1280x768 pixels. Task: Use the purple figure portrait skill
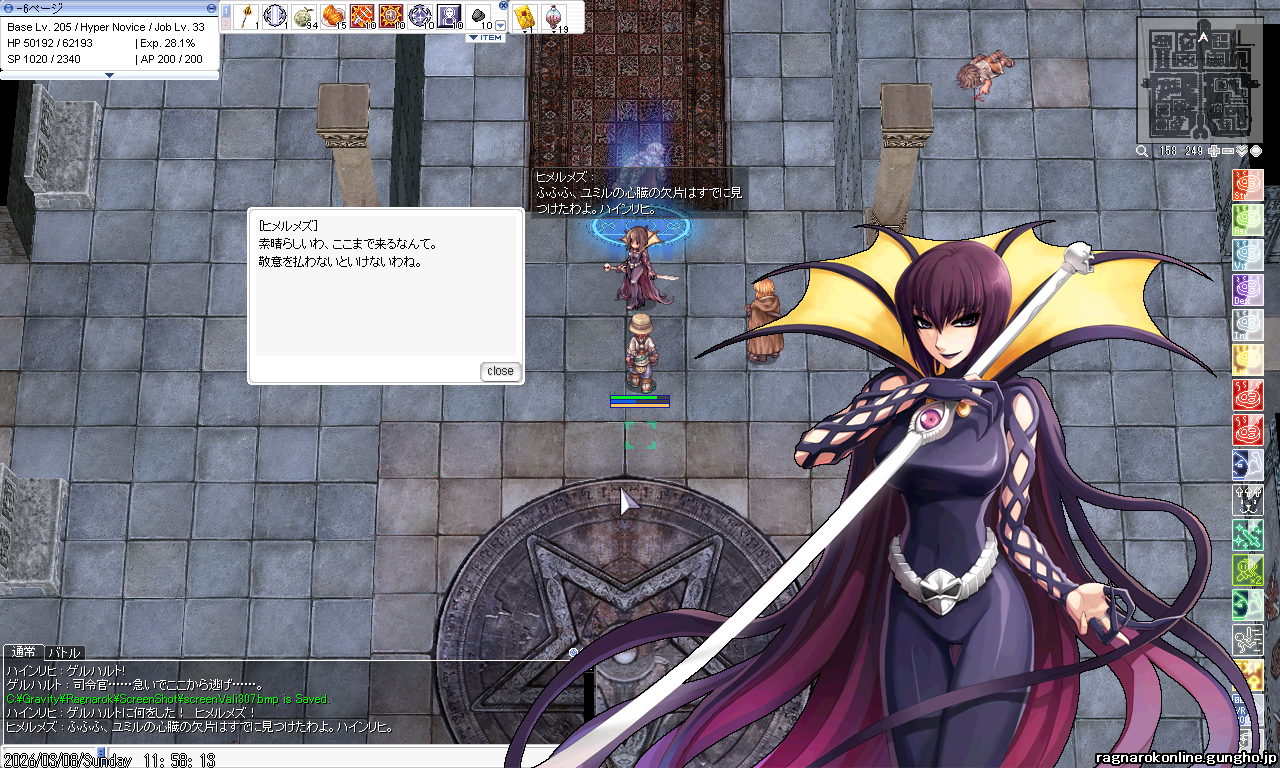(x=449, y=16)
